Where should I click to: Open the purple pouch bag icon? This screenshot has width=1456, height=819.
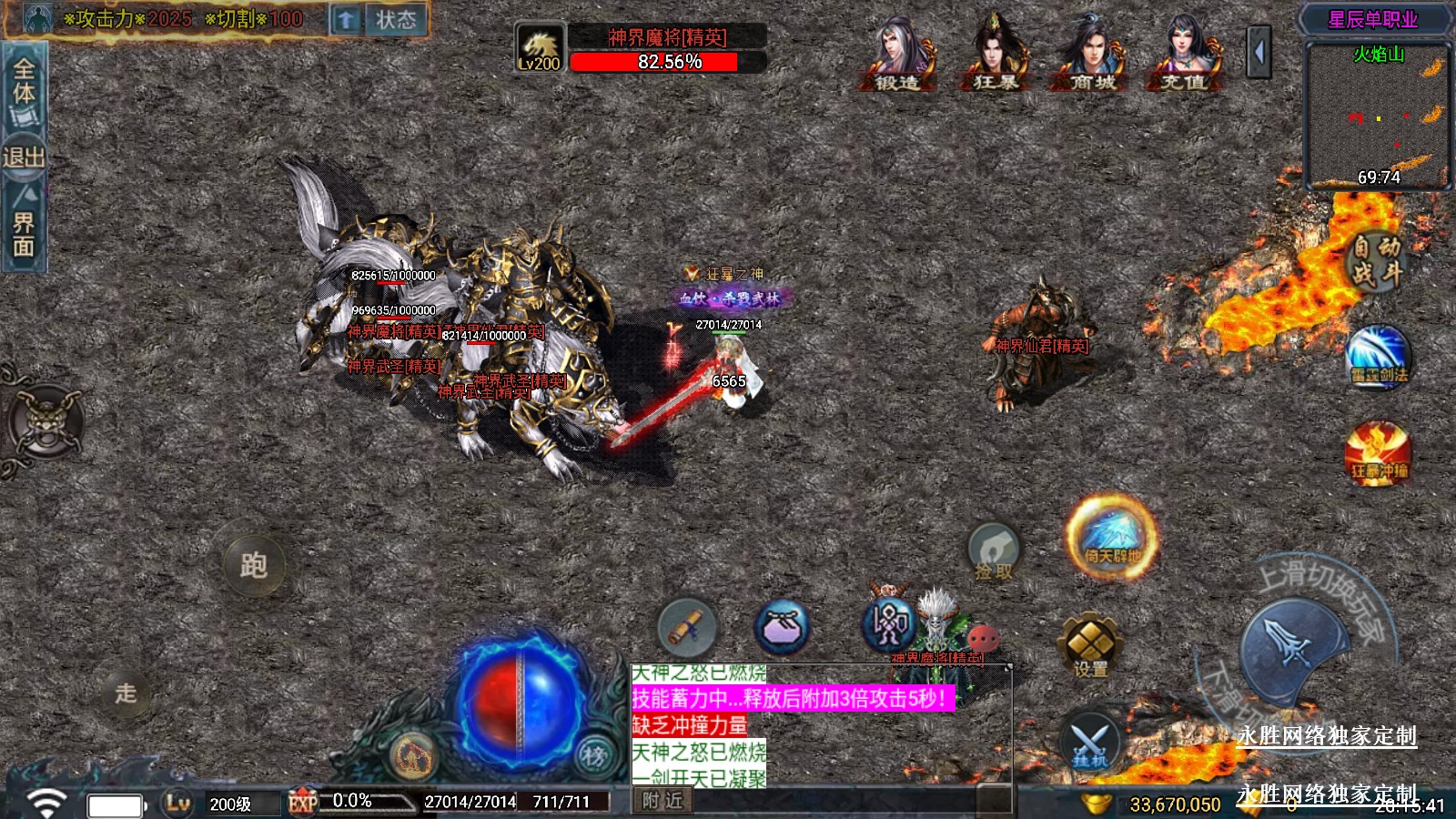782,627
